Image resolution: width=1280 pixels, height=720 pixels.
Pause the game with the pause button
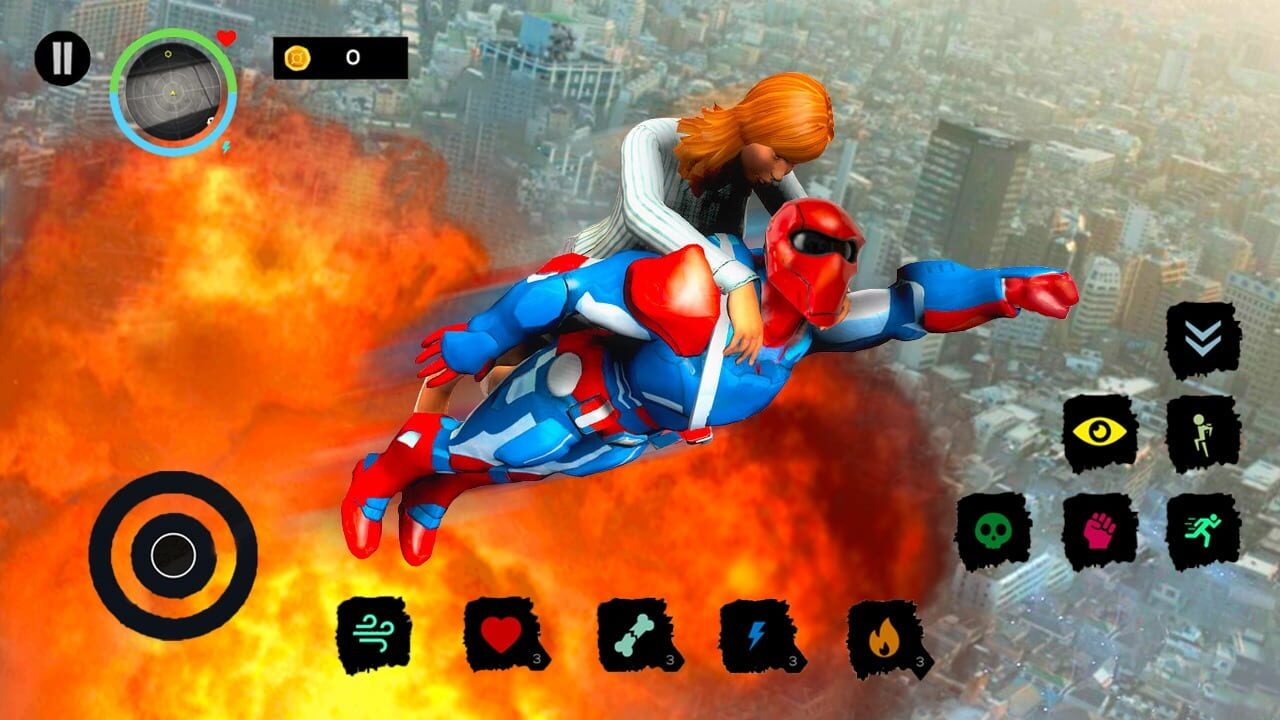click(62, 57)
